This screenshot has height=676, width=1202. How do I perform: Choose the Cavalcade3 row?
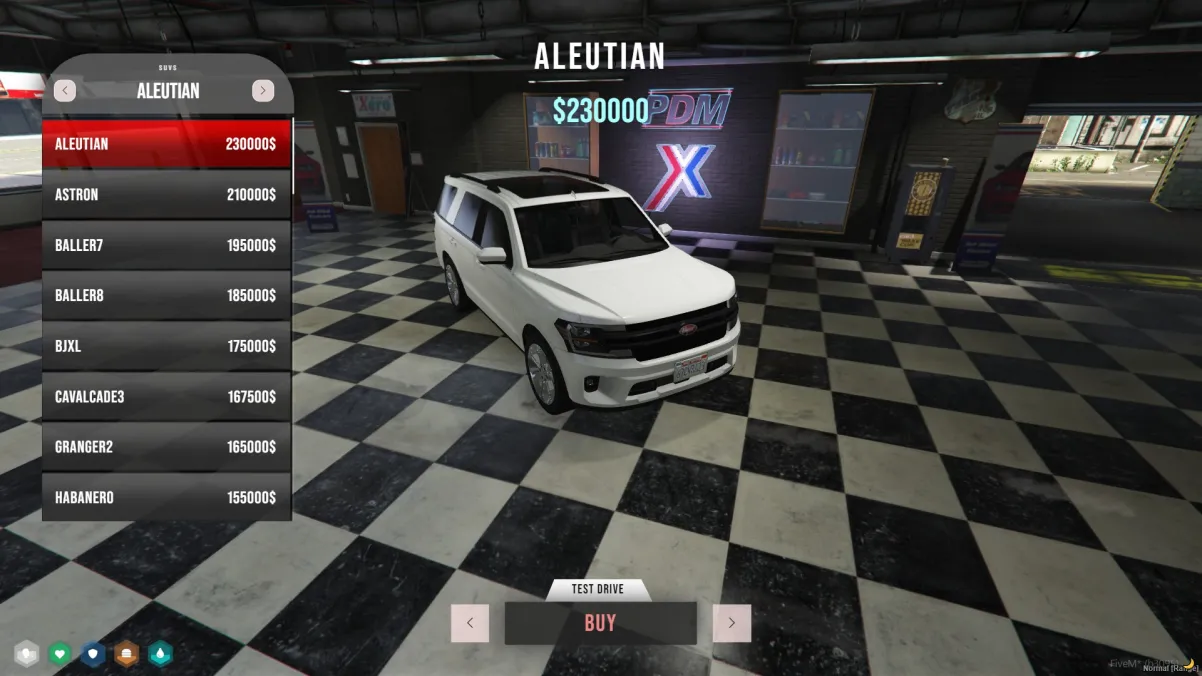tap(166, 397)
